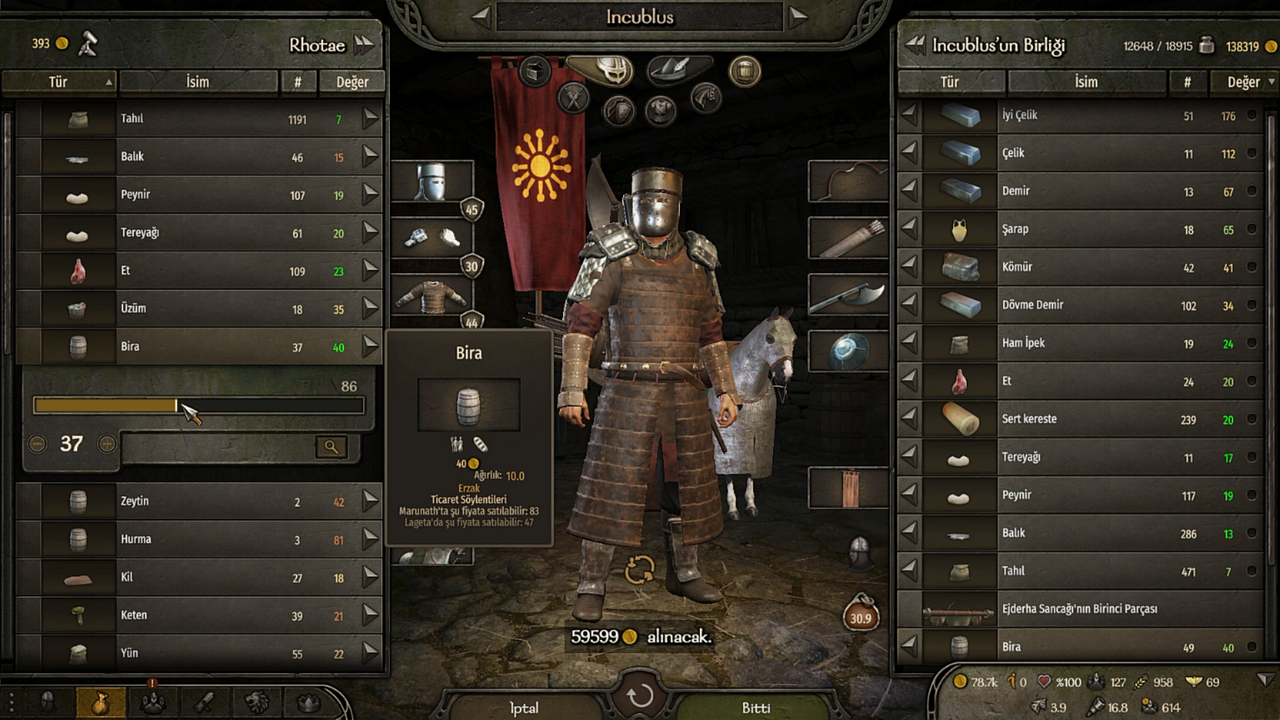Adjust the Bira amount slider

[x=177, y=406]
